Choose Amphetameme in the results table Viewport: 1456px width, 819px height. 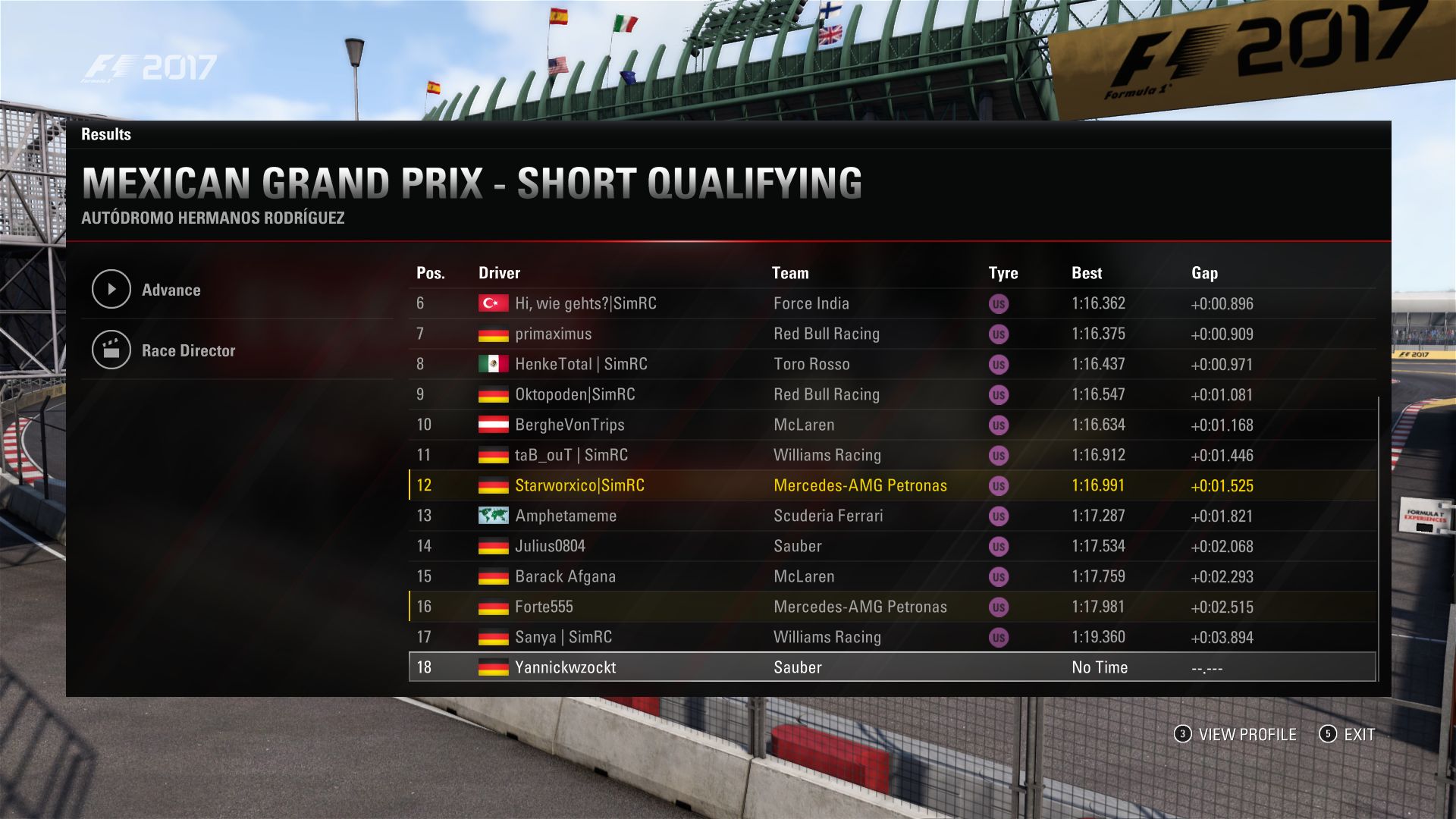(566, 516)
